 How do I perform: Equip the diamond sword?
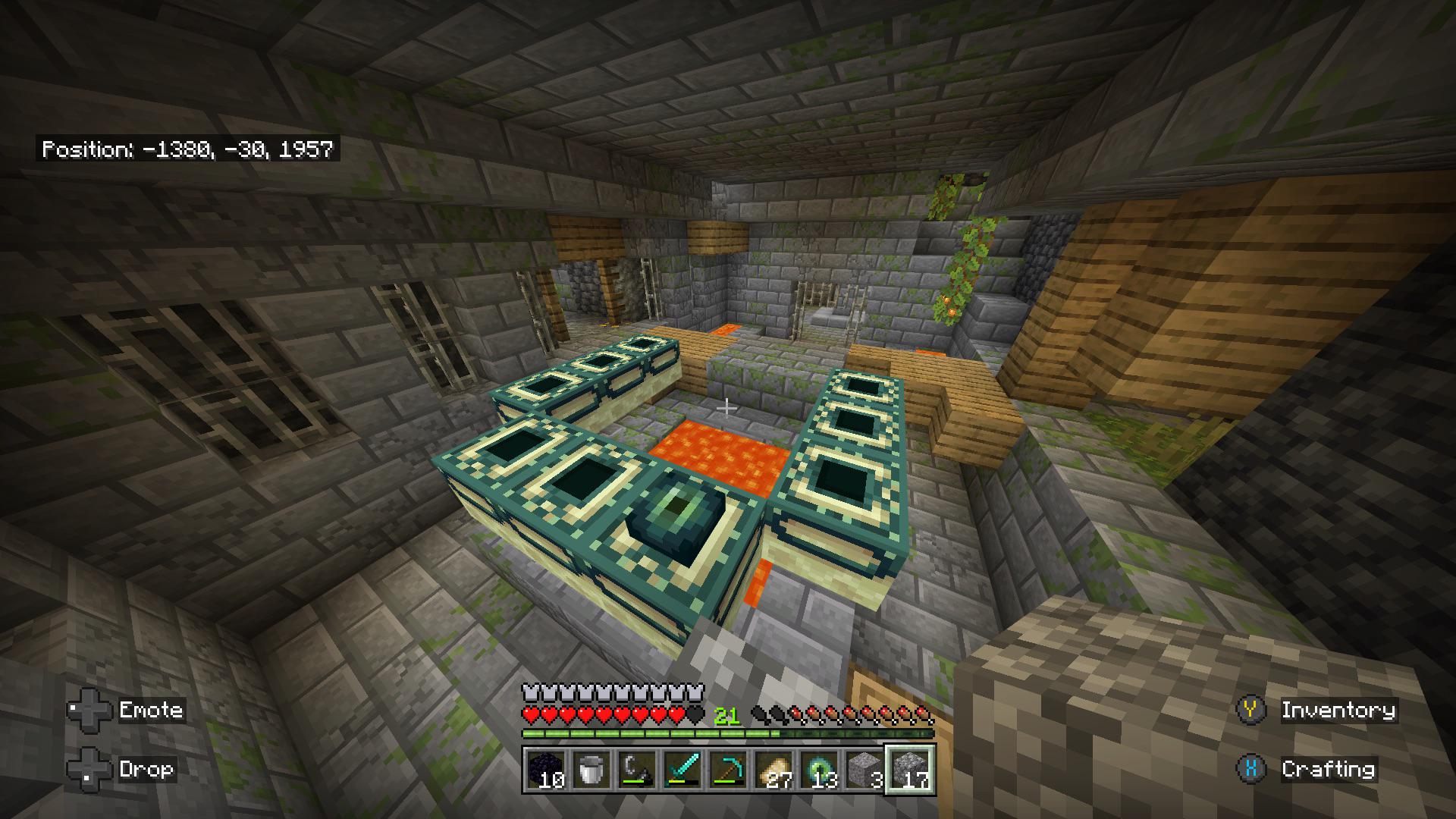(682, 770)
